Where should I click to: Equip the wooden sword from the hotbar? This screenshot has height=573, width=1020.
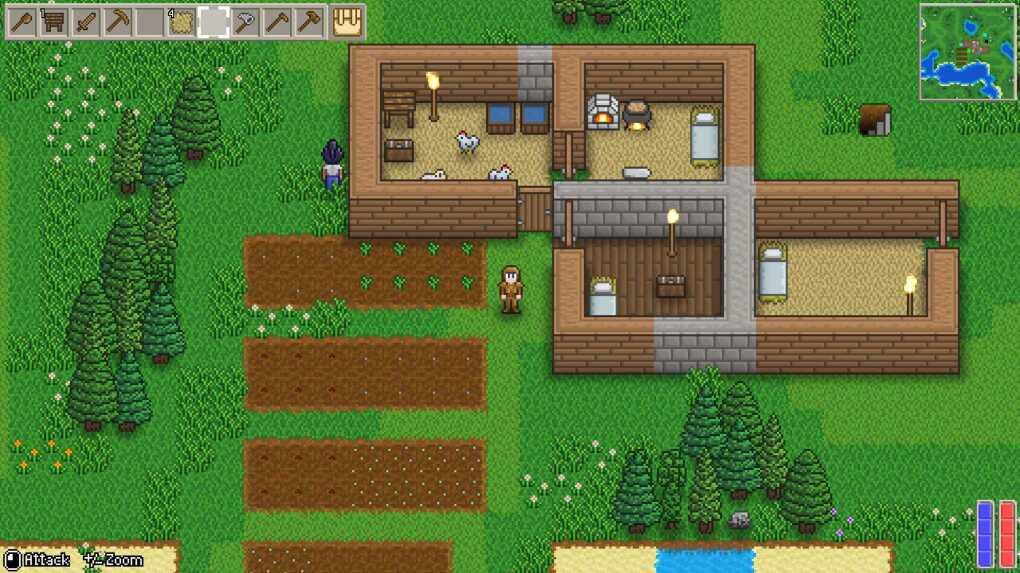point(86,21)
